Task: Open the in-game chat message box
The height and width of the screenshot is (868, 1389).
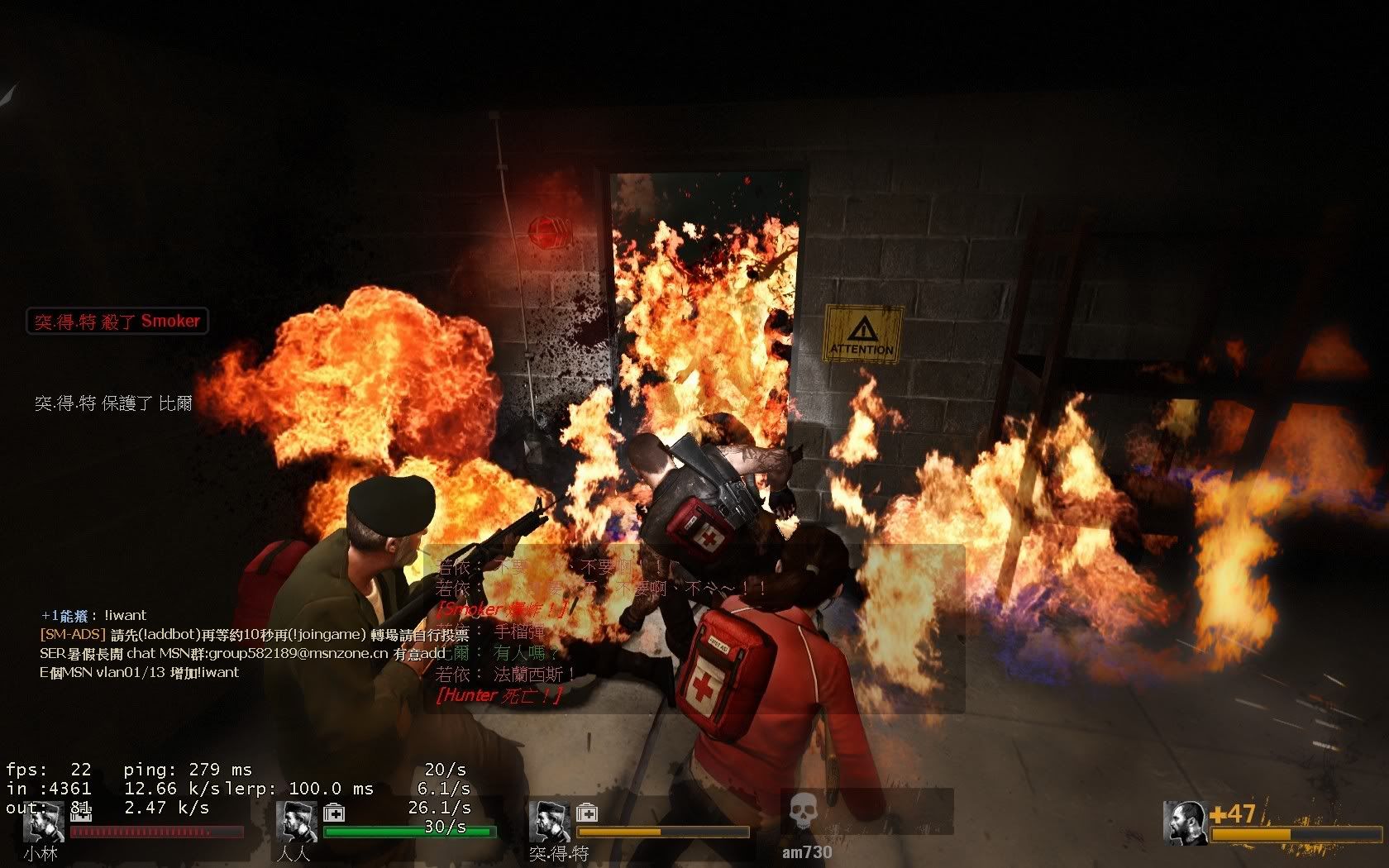Action: (x=694, y=628)
